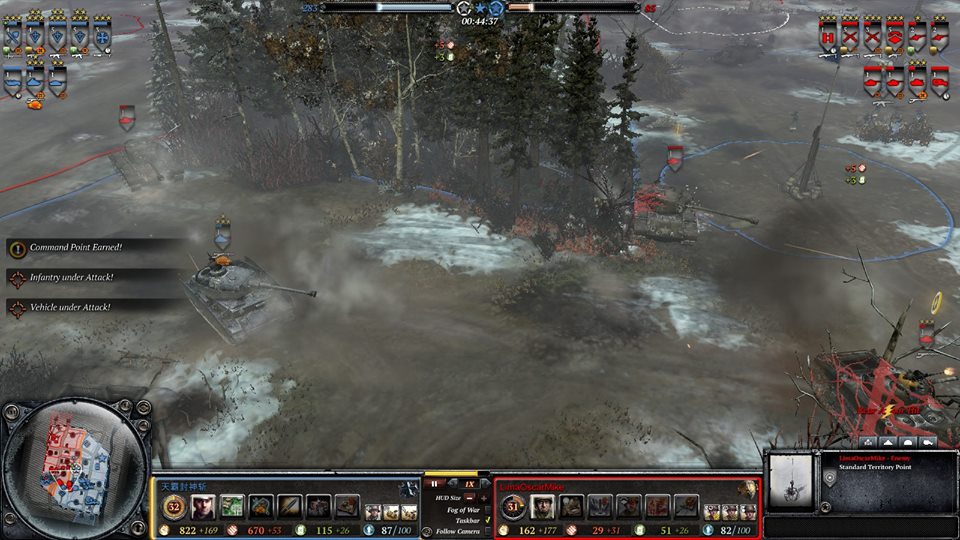This screenshot has width=960, height=540.
Task: Click the 1X playback speed button
Action: point(469,483)
